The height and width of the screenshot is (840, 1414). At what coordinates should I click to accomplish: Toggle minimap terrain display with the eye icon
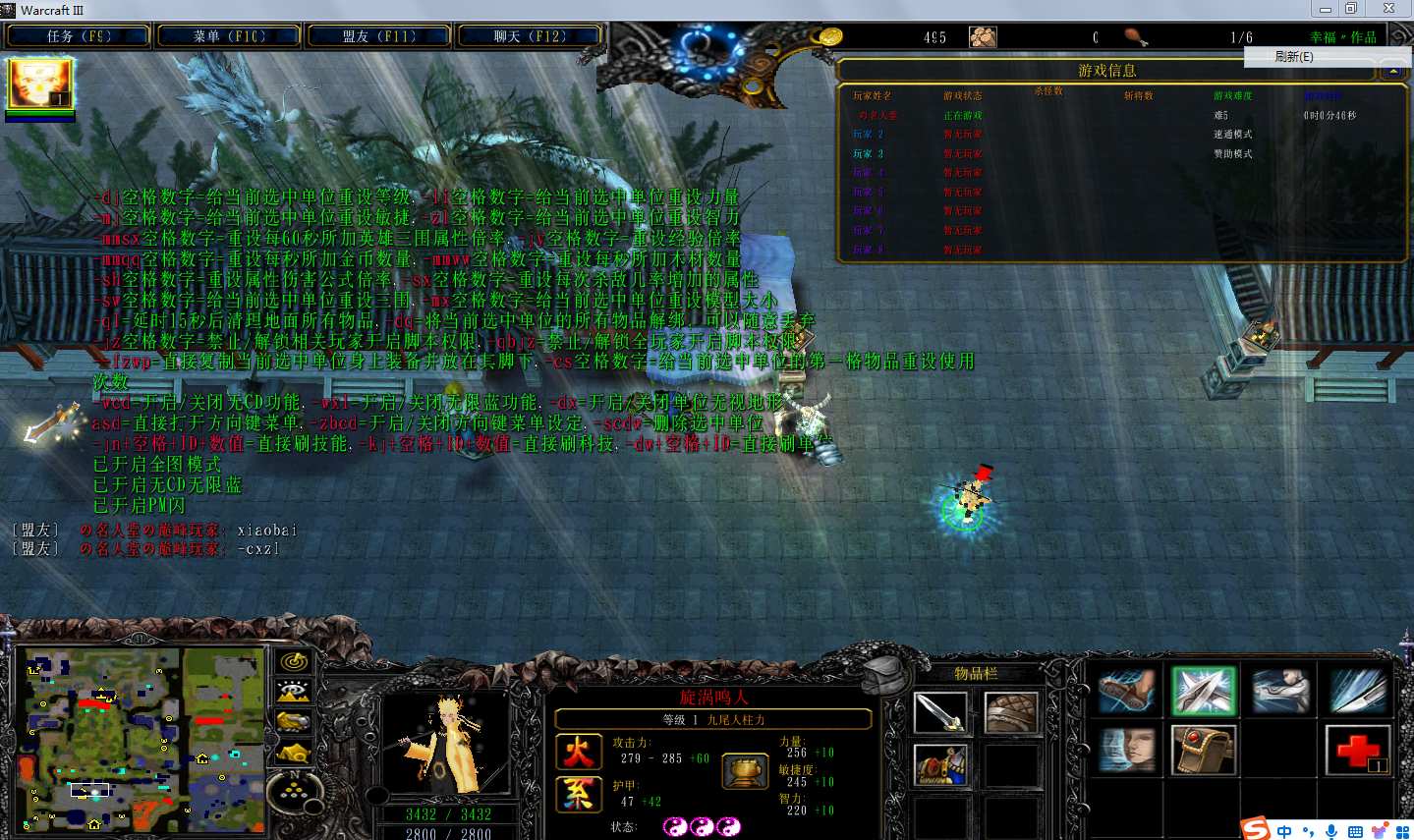pyautogui.click(x=294, y=692)
